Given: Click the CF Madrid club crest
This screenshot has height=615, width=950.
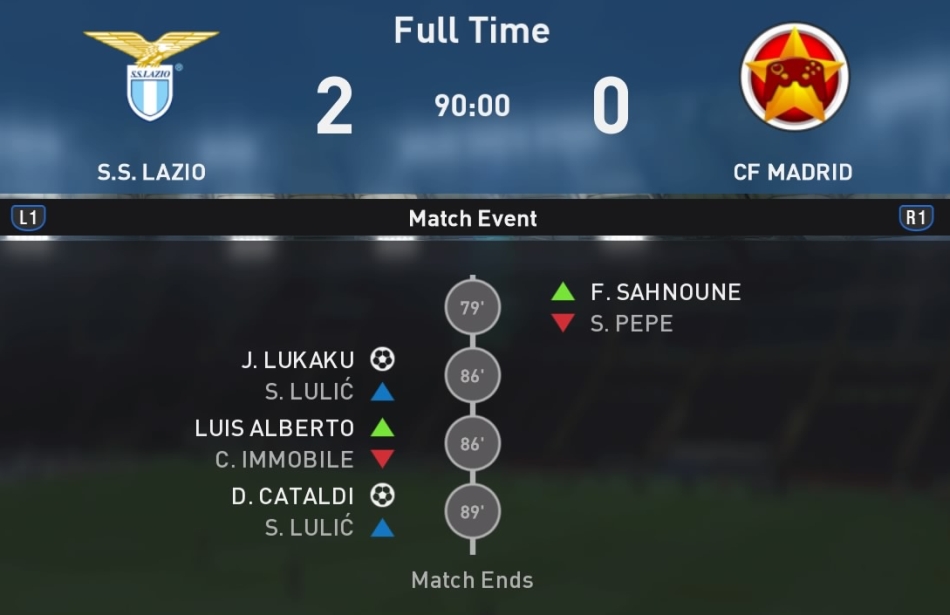Looking at the screenshot, I should [x=794, y=77].
